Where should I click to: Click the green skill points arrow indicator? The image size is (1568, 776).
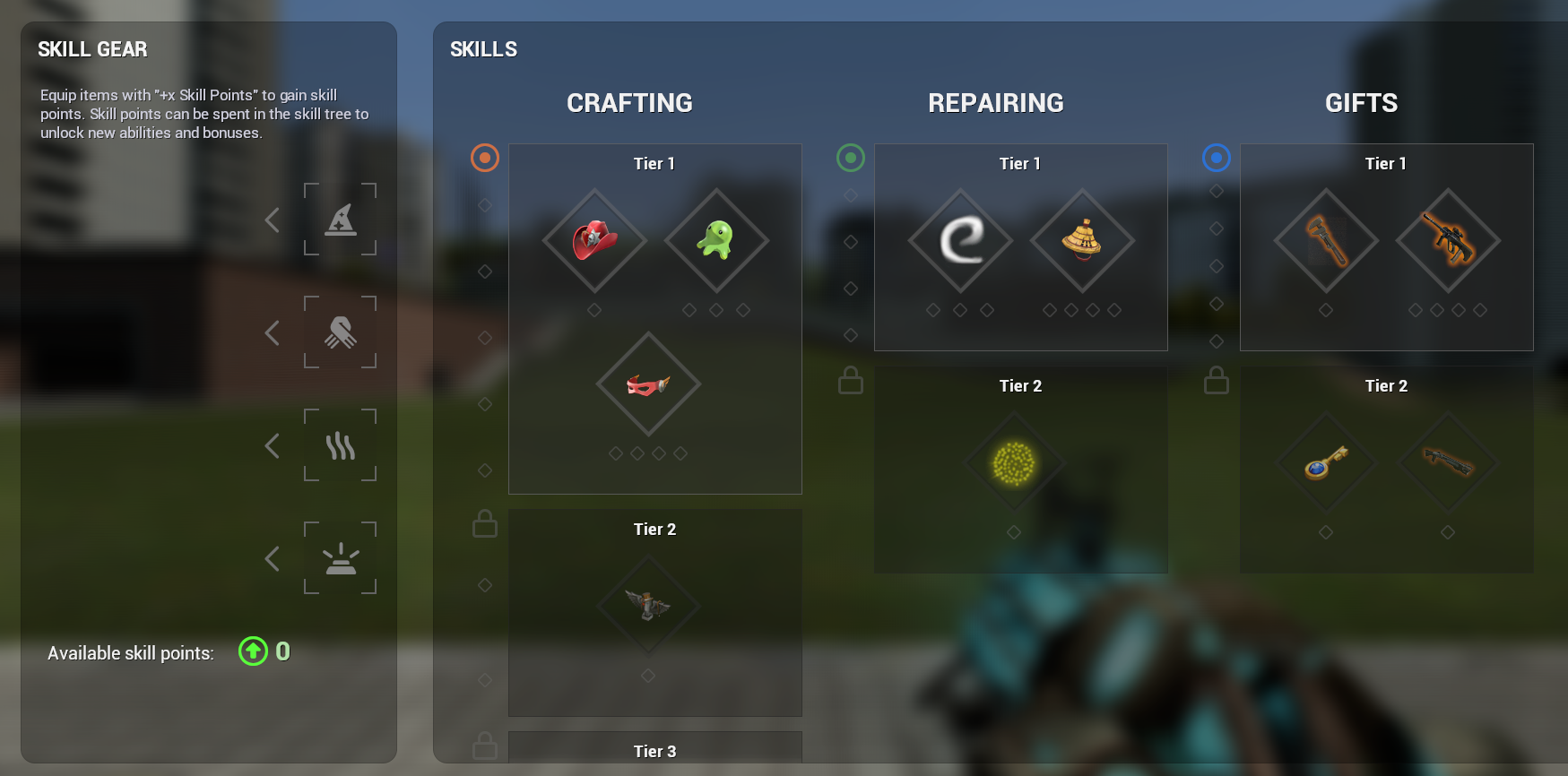tap(253, 651)
